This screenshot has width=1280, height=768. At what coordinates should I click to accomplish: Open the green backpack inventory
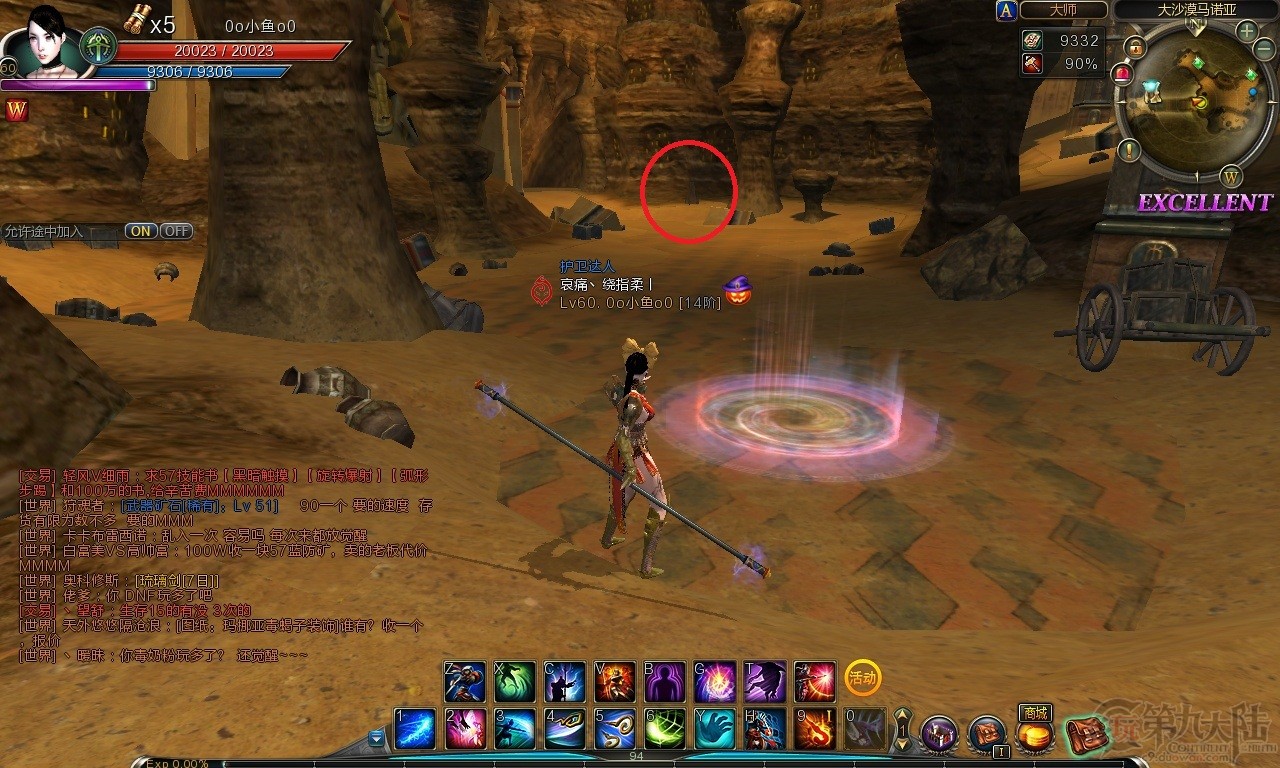pyautogui.click(x=1084, y=736)
